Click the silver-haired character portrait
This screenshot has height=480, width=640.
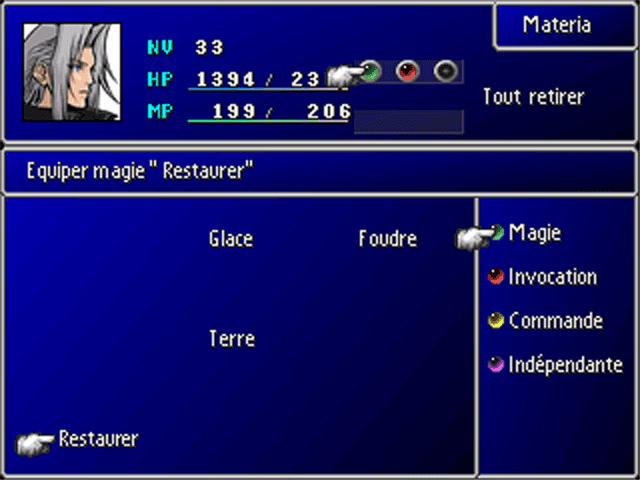pyautogui.click(x=72, y=72)
